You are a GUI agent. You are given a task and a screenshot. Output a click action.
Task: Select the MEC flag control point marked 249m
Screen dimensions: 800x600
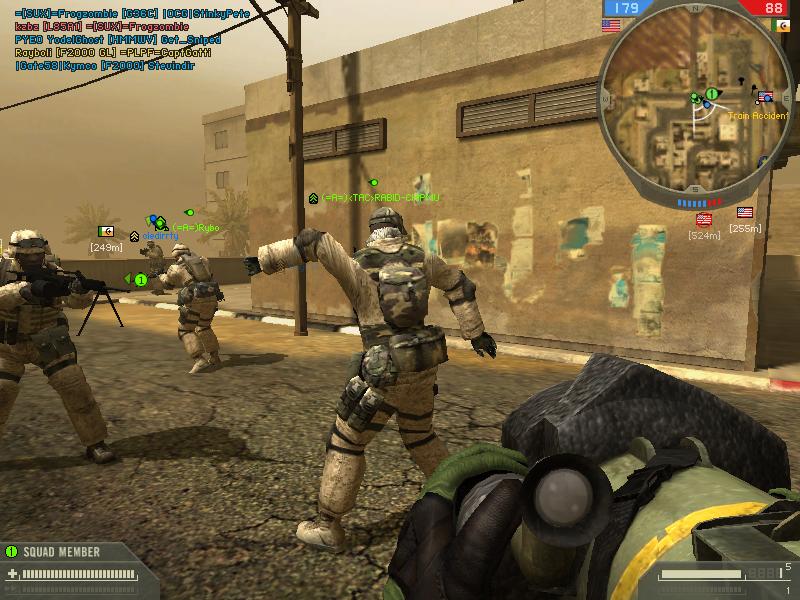(106, 232)
